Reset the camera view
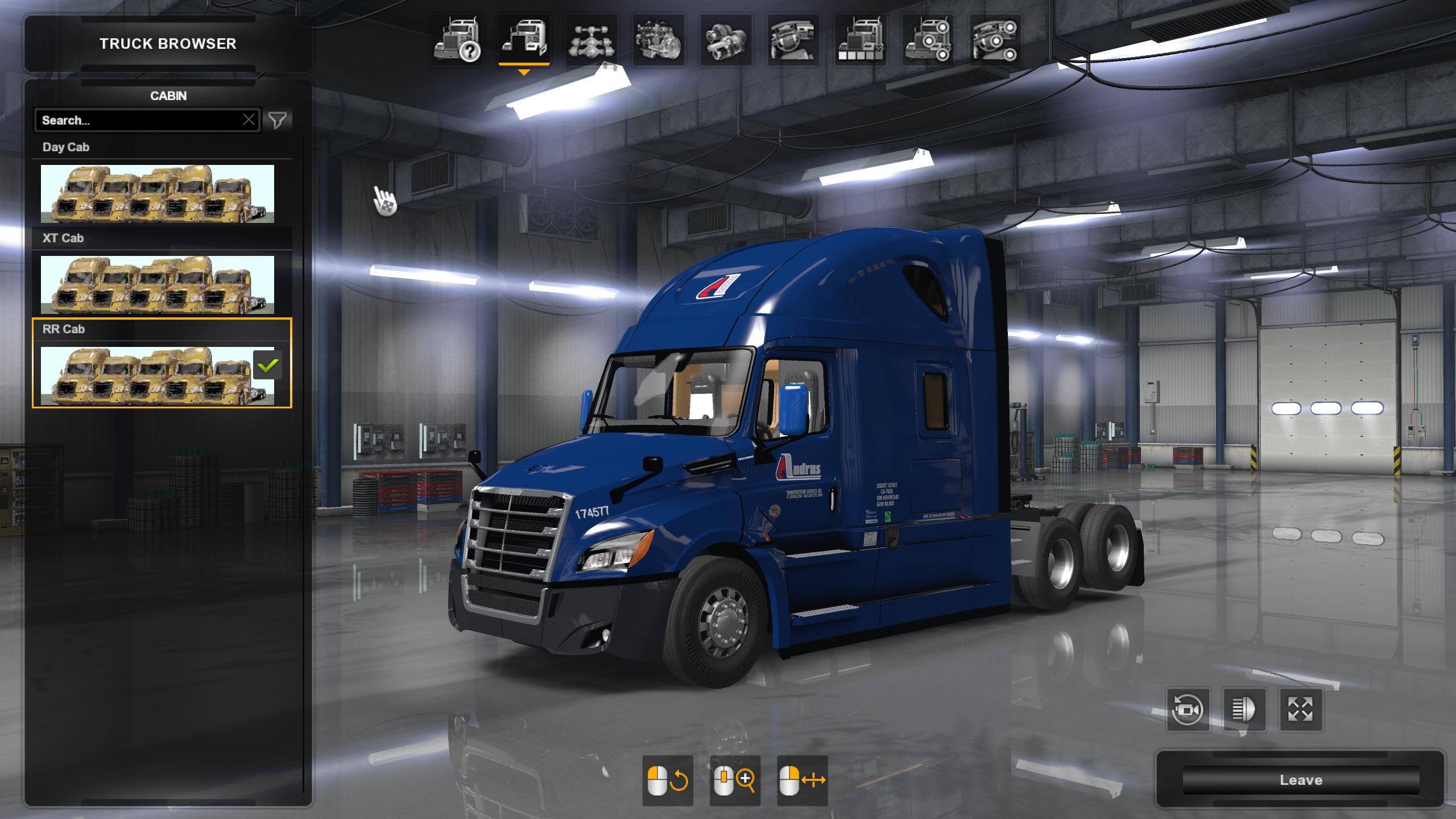 (x=1188, y=709)
